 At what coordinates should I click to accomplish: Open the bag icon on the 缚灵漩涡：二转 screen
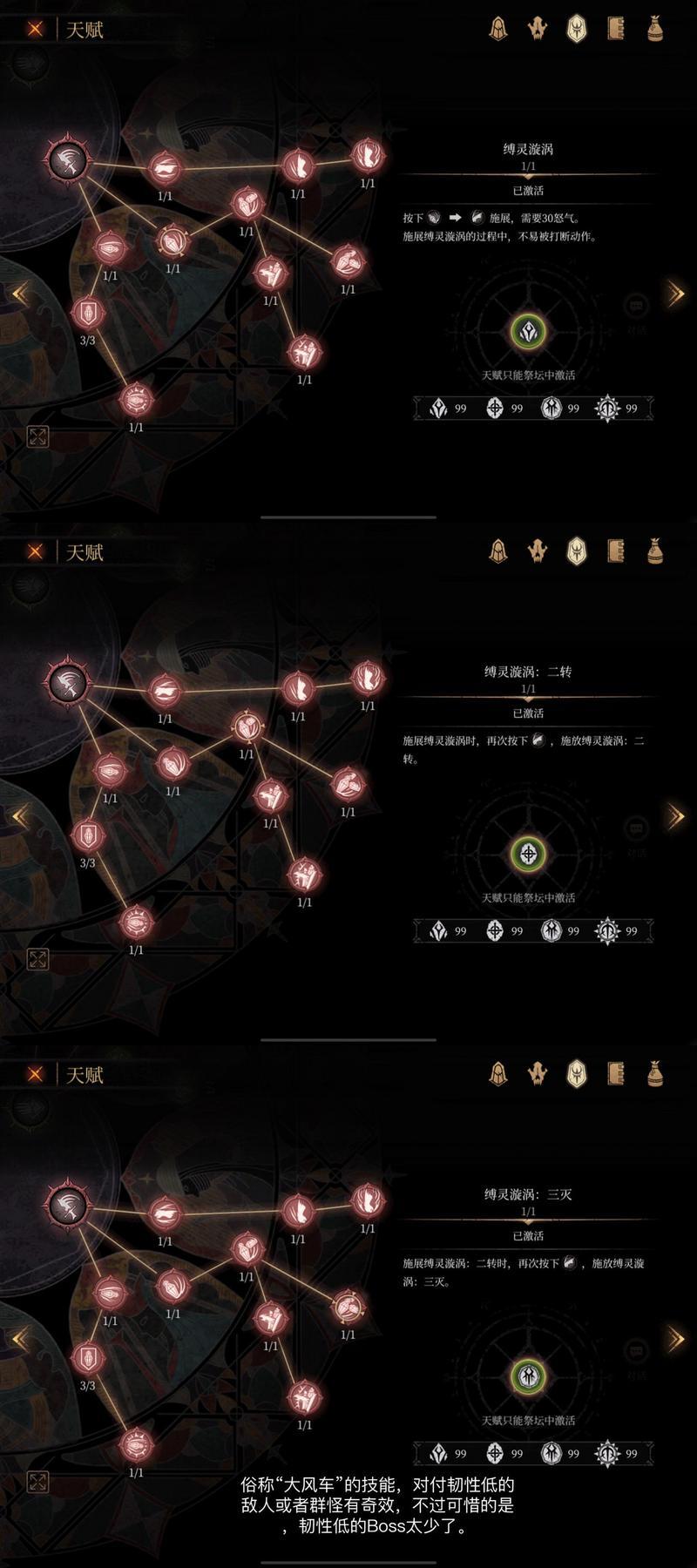tap(655, 551)
